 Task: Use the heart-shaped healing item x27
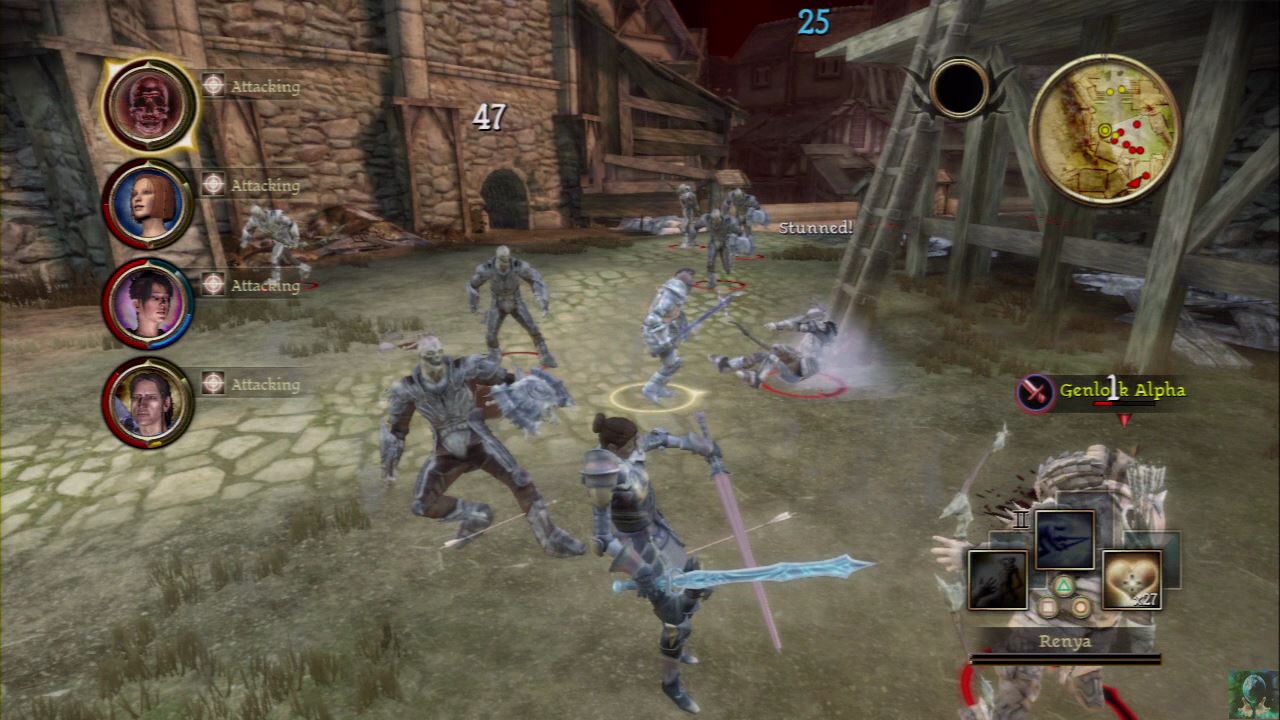click(x=1131, y=579)
